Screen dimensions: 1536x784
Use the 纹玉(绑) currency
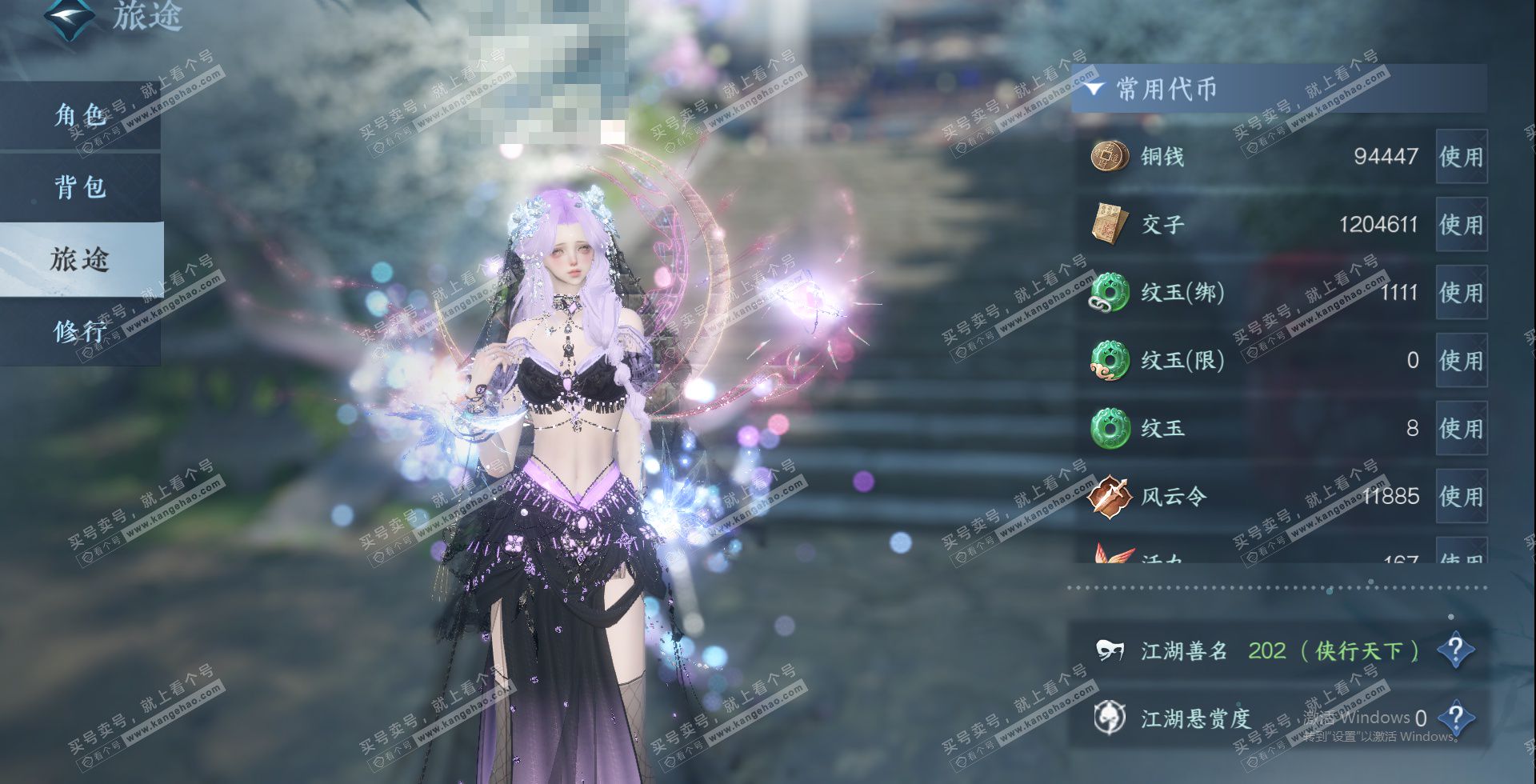pyautogui.click(x=1461, y=293)
